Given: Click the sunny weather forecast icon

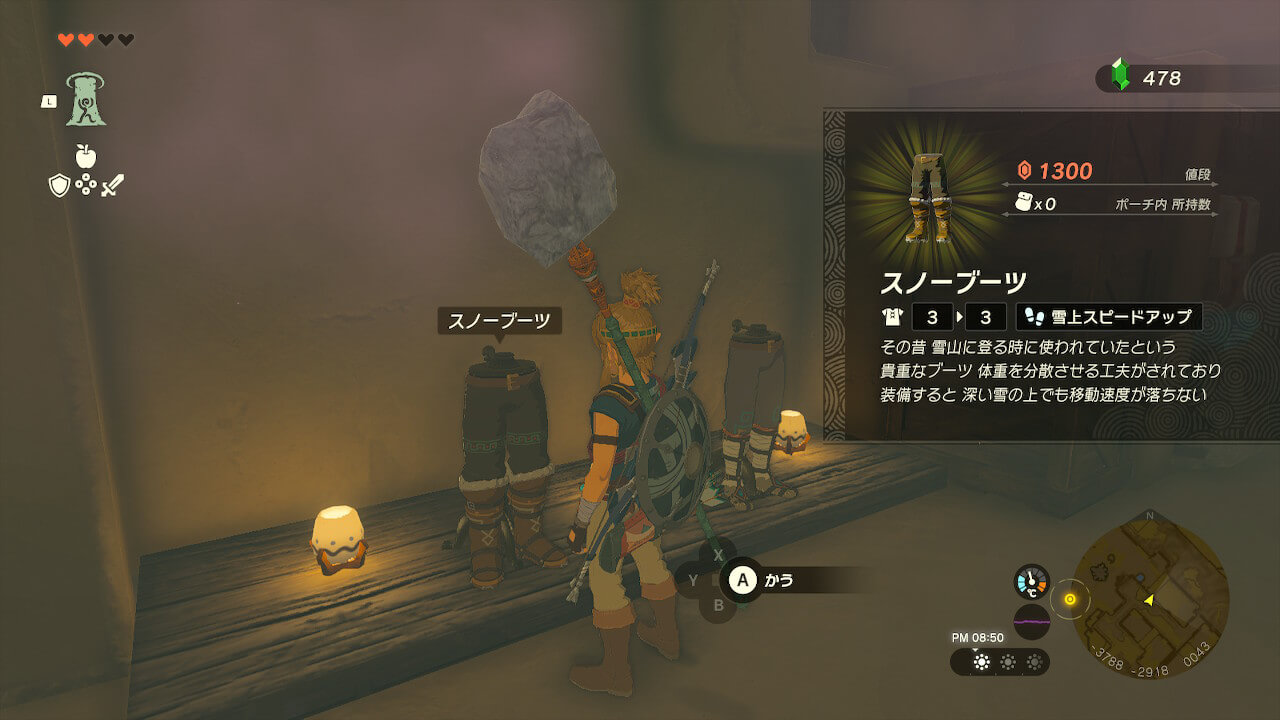Looking at the screenshot, I should (x=982, y=662).
